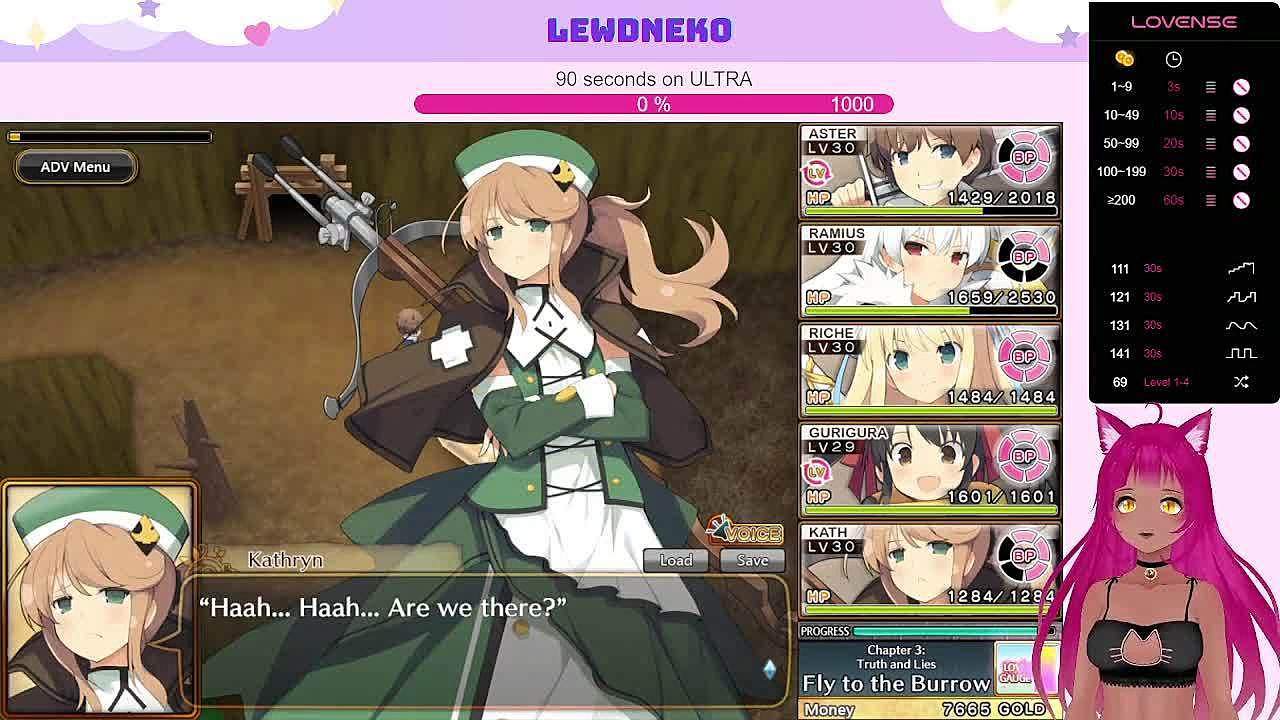
Task: Select Kath's party status panel
Action: tap(929, 568)
